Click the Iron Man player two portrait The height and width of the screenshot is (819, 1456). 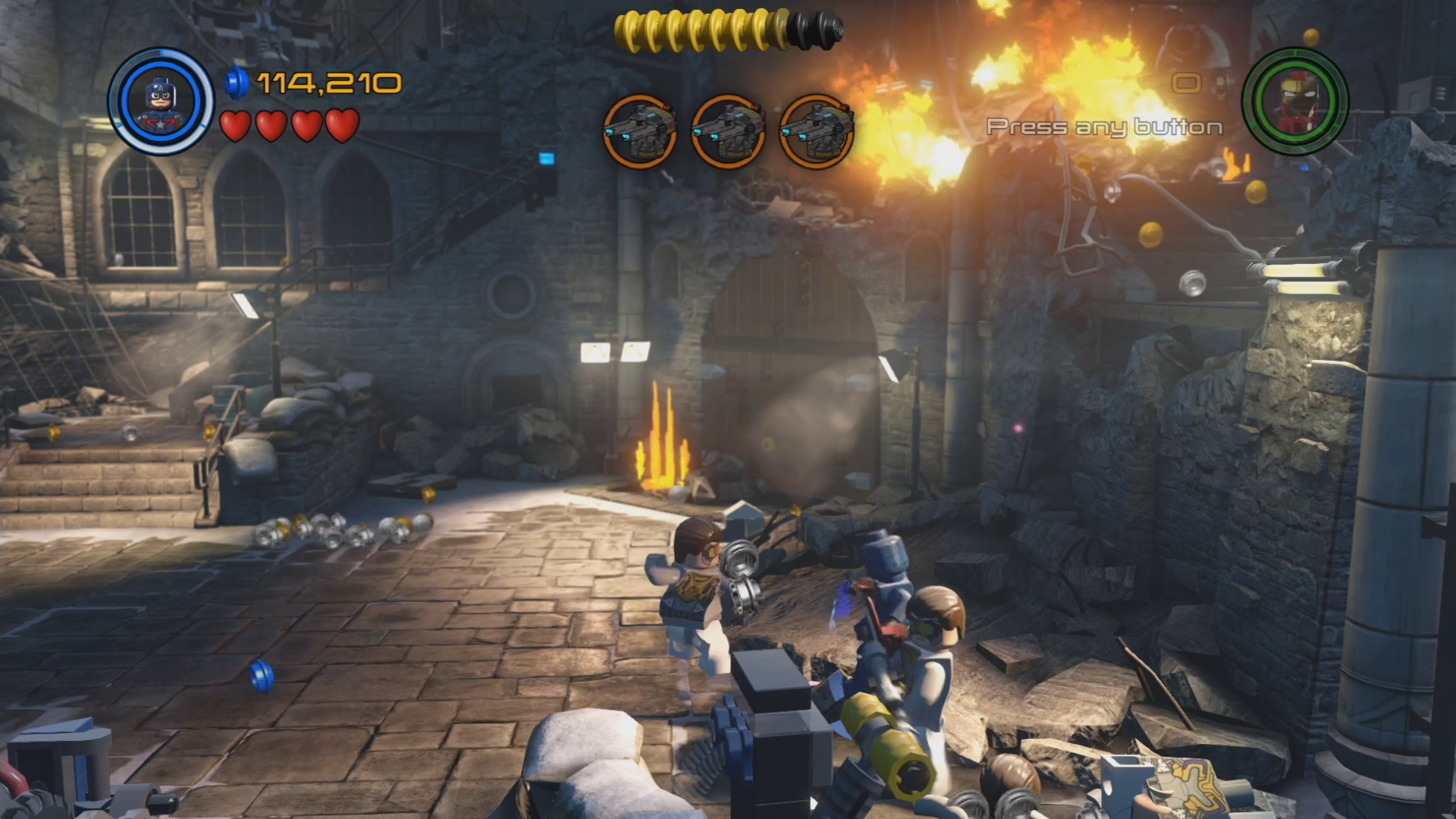click(1295, 102)
